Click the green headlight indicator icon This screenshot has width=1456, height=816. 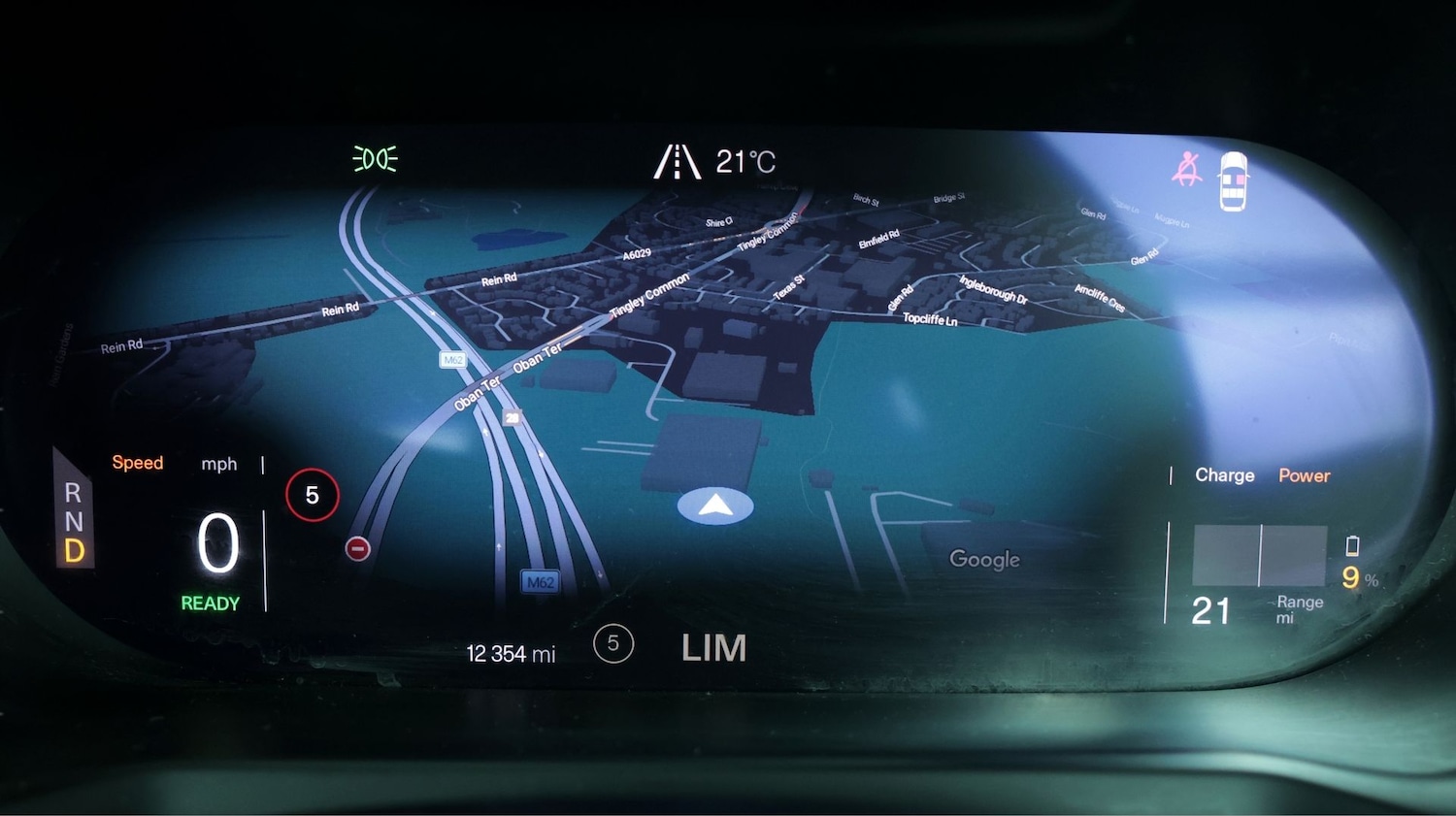point(375,159)
